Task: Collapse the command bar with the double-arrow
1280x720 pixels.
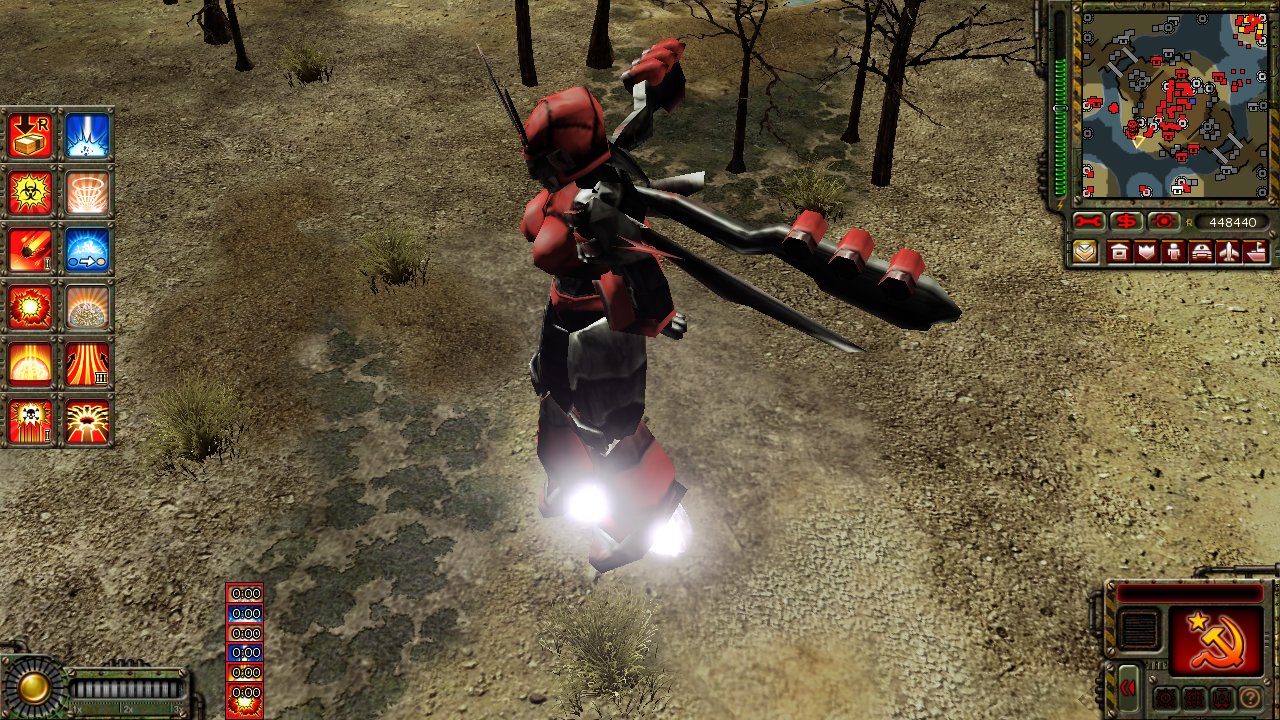Action: pyautogui.click(x=1128, y=687)
